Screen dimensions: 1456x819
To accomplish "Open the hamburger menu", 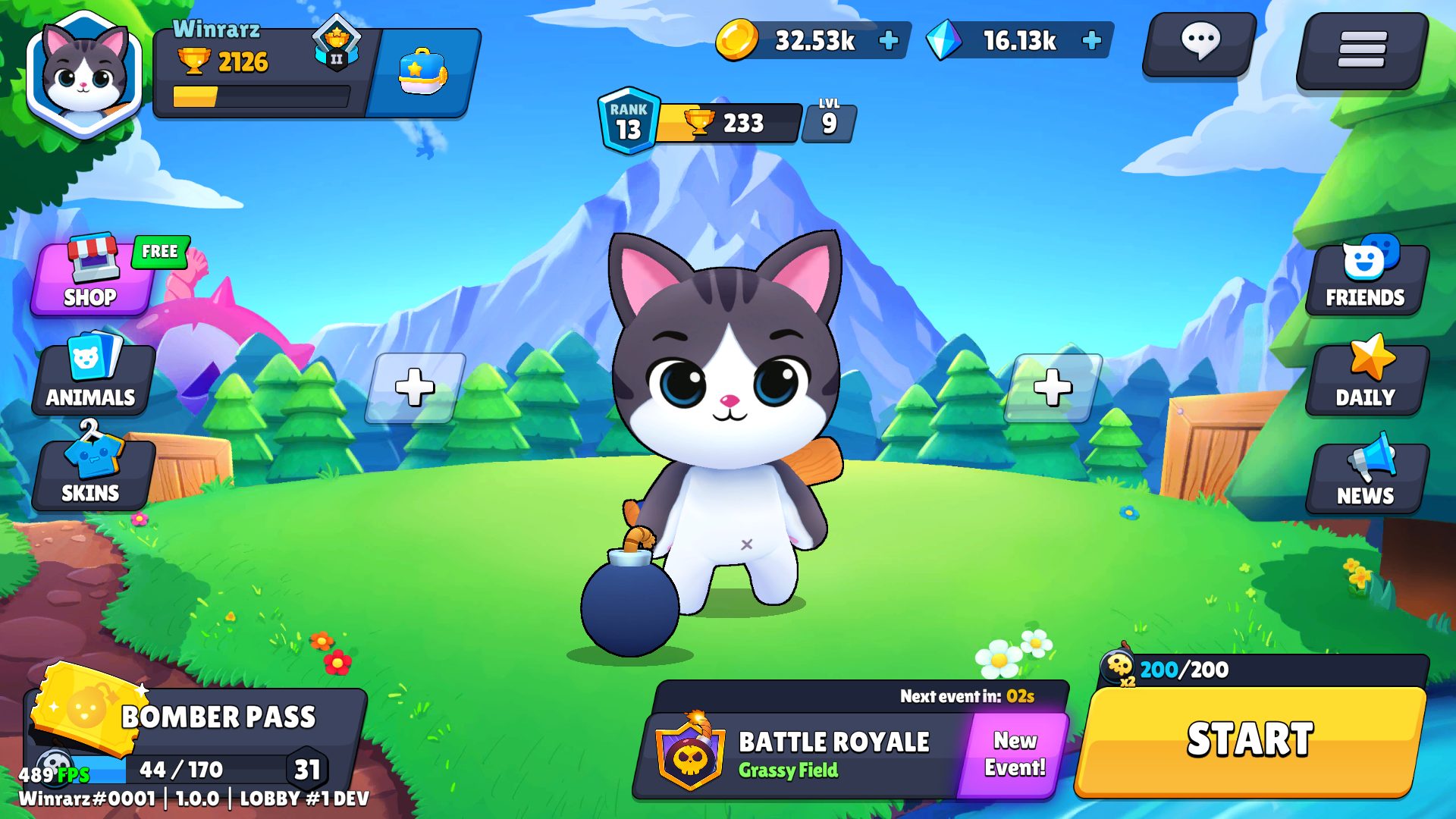I will coord(1362,50).
